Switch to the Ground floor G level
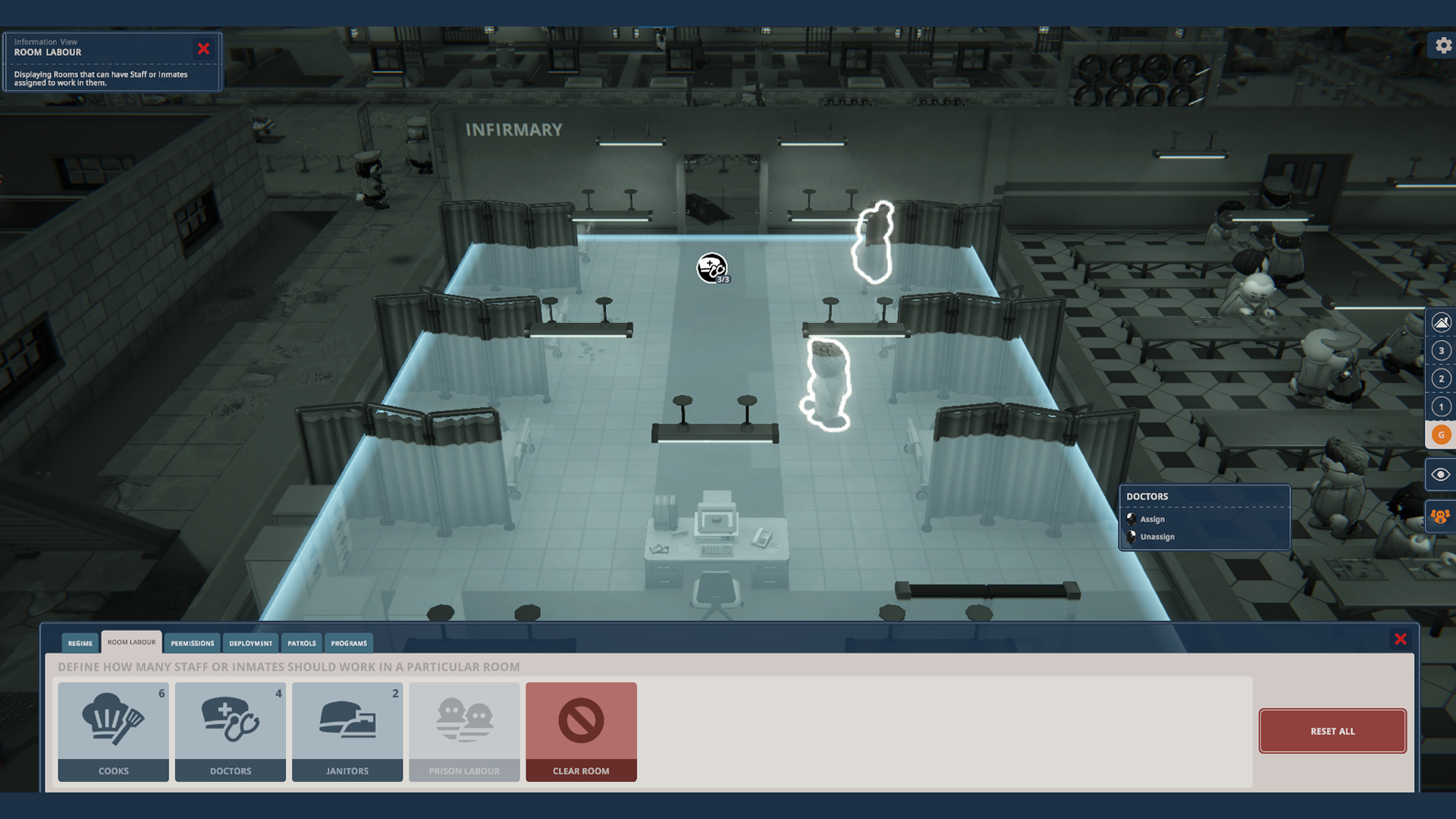This screenshot has height=819, width=1456. (x=1440, y=435)
